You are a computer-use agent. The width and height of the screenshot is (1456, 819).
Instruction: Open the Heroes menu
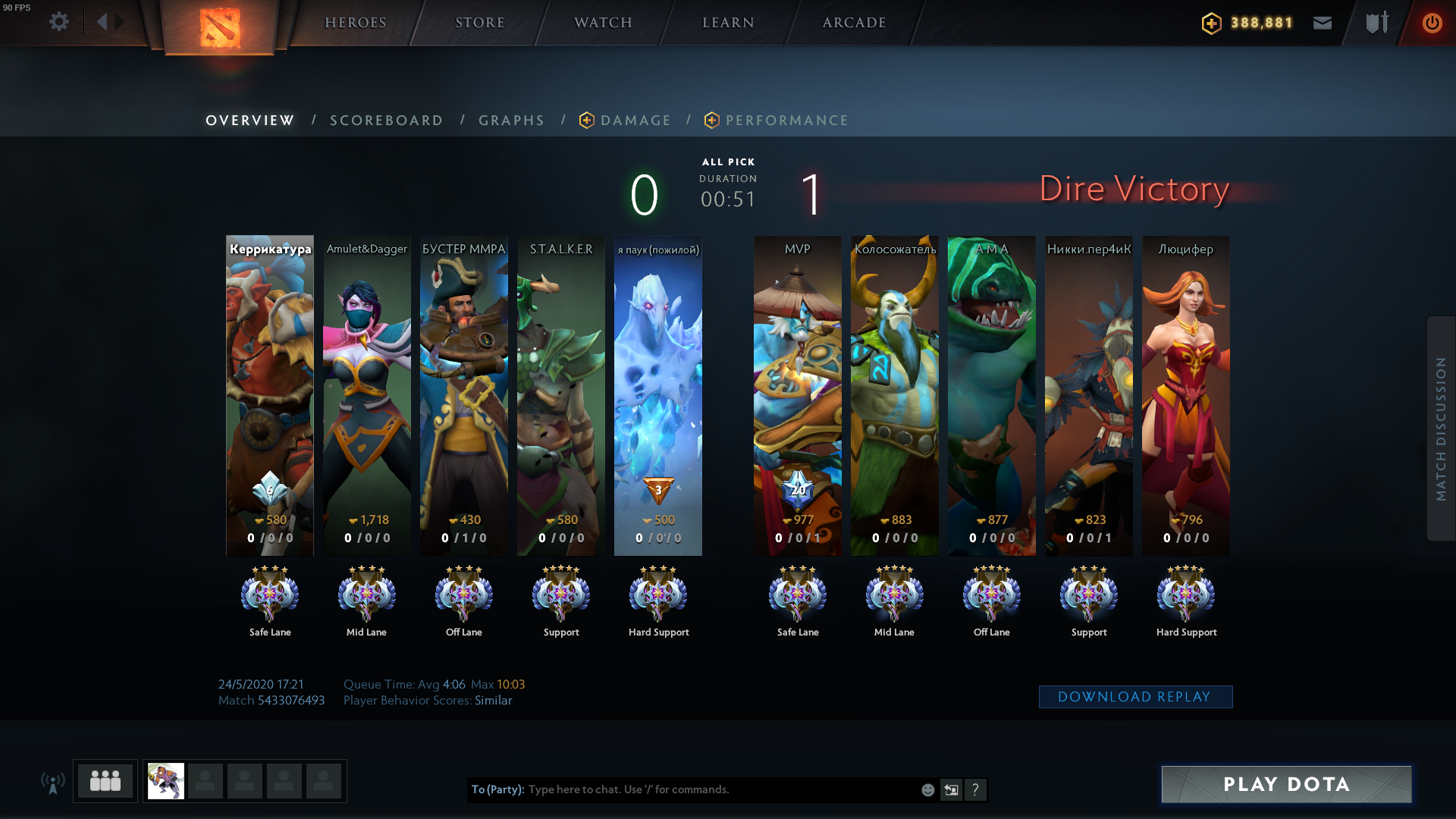point(356,23)
